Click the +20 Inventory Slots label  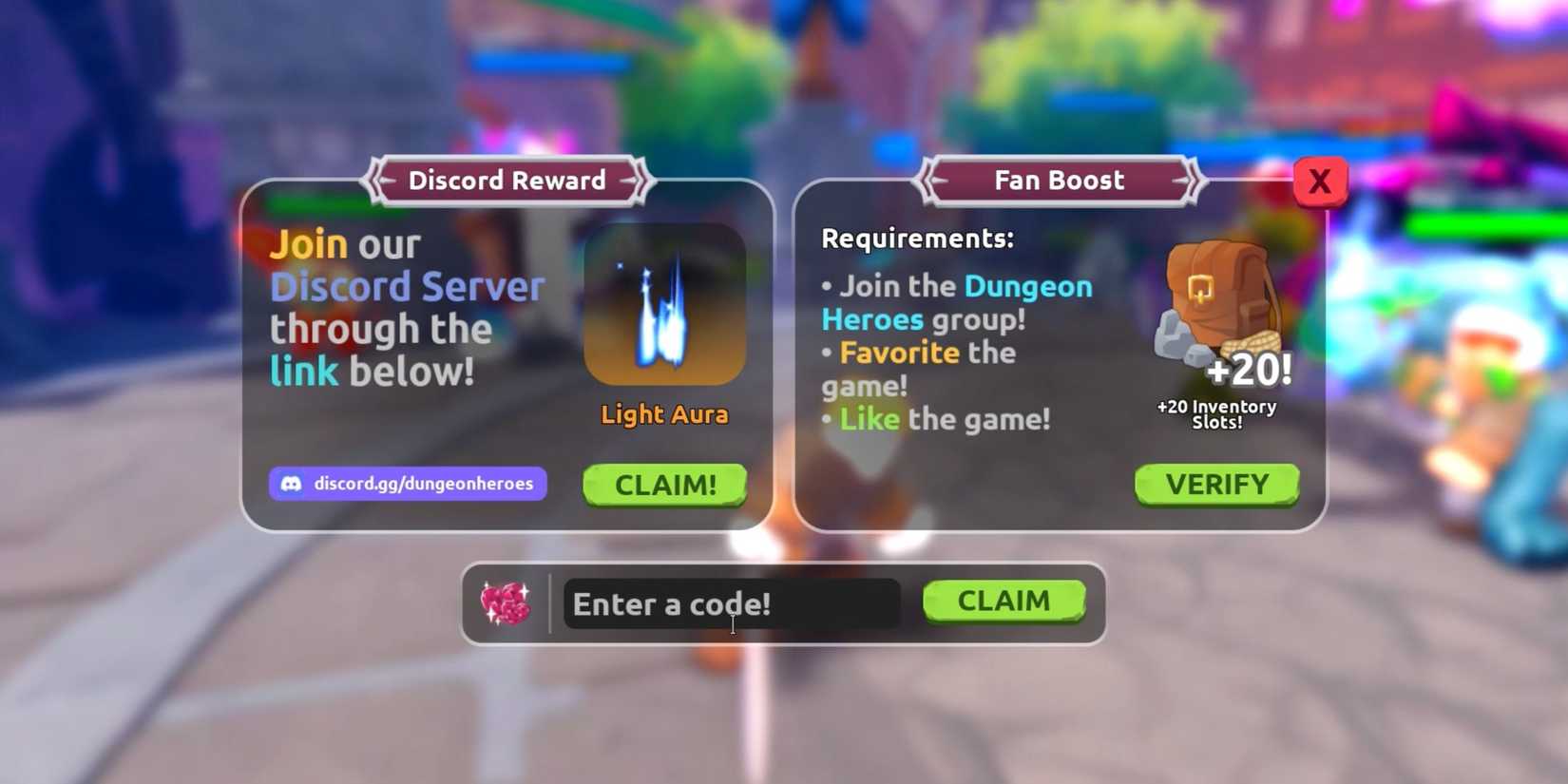1217,413
